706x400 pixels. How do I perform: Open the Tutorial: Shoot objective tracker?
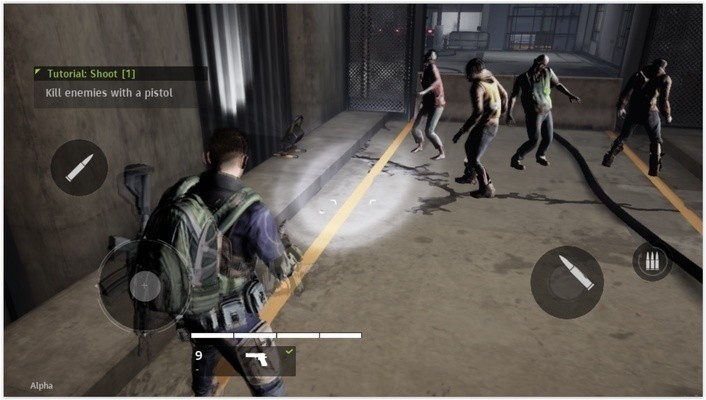[x=120, y=84]
